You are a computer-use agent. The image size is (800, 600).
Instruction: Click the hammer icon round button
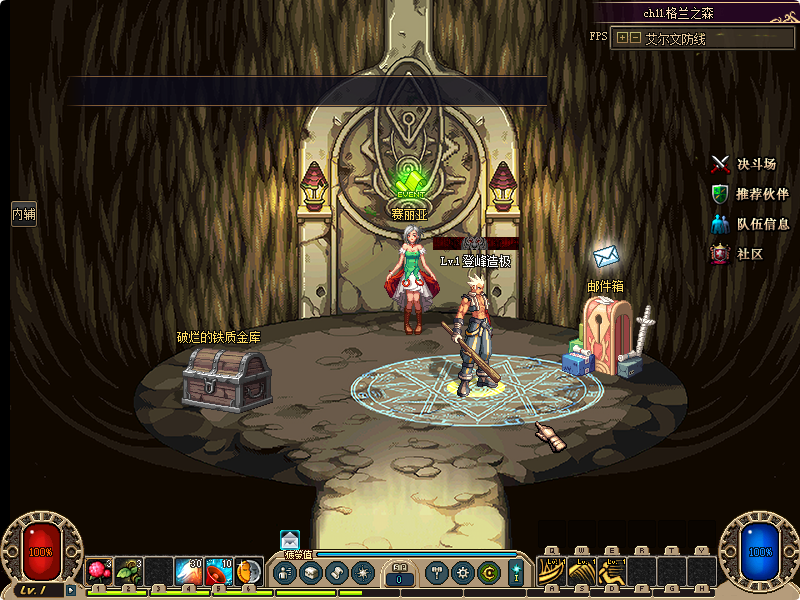coord(437,573)
